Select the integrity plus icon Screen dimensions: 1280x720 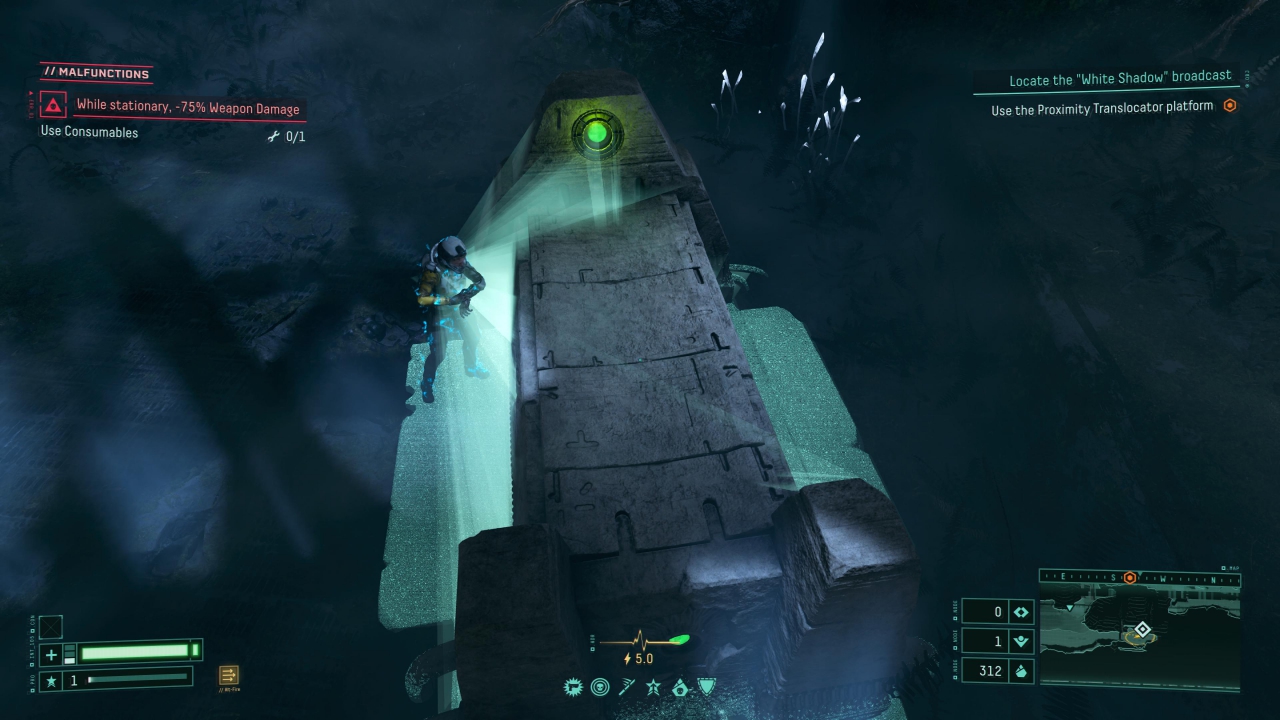[x=51, y=655]
